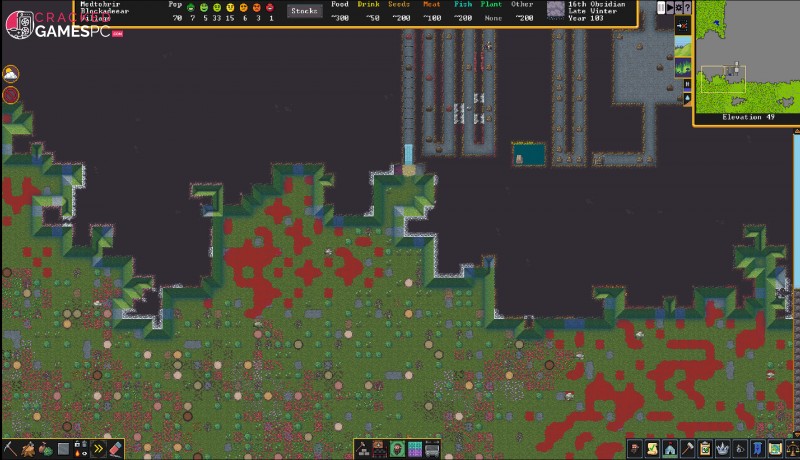
Task: Open the zones menu
Action: (415, 449)
